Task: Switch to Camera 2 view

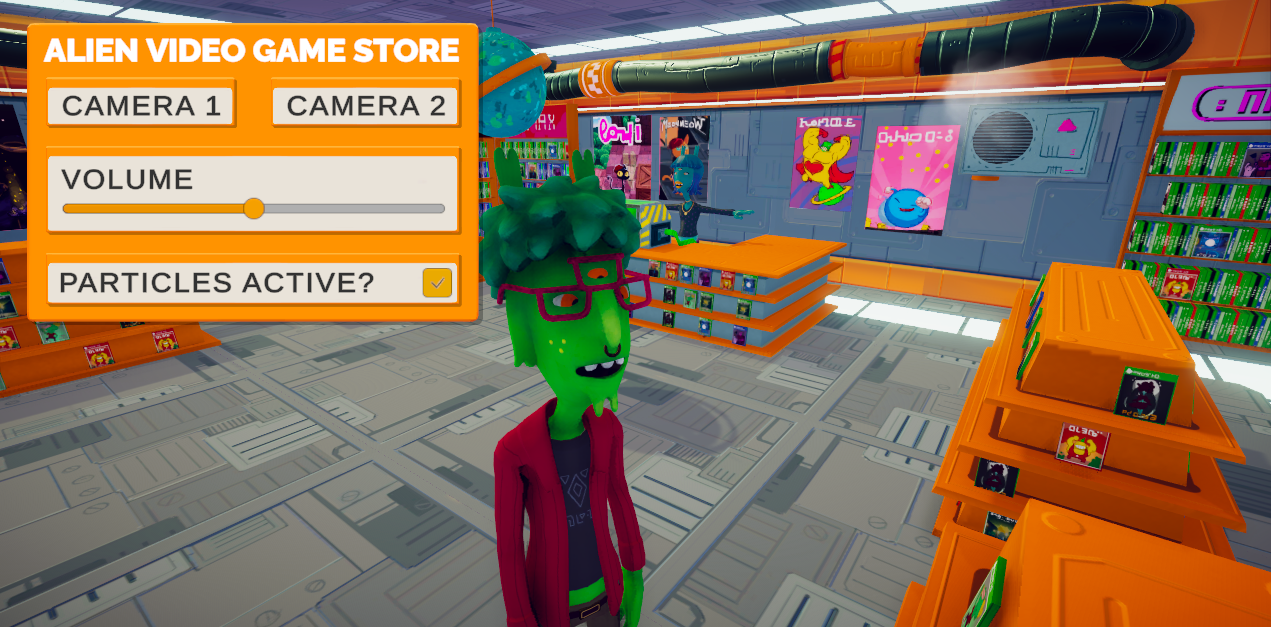Action: point(366,106)
